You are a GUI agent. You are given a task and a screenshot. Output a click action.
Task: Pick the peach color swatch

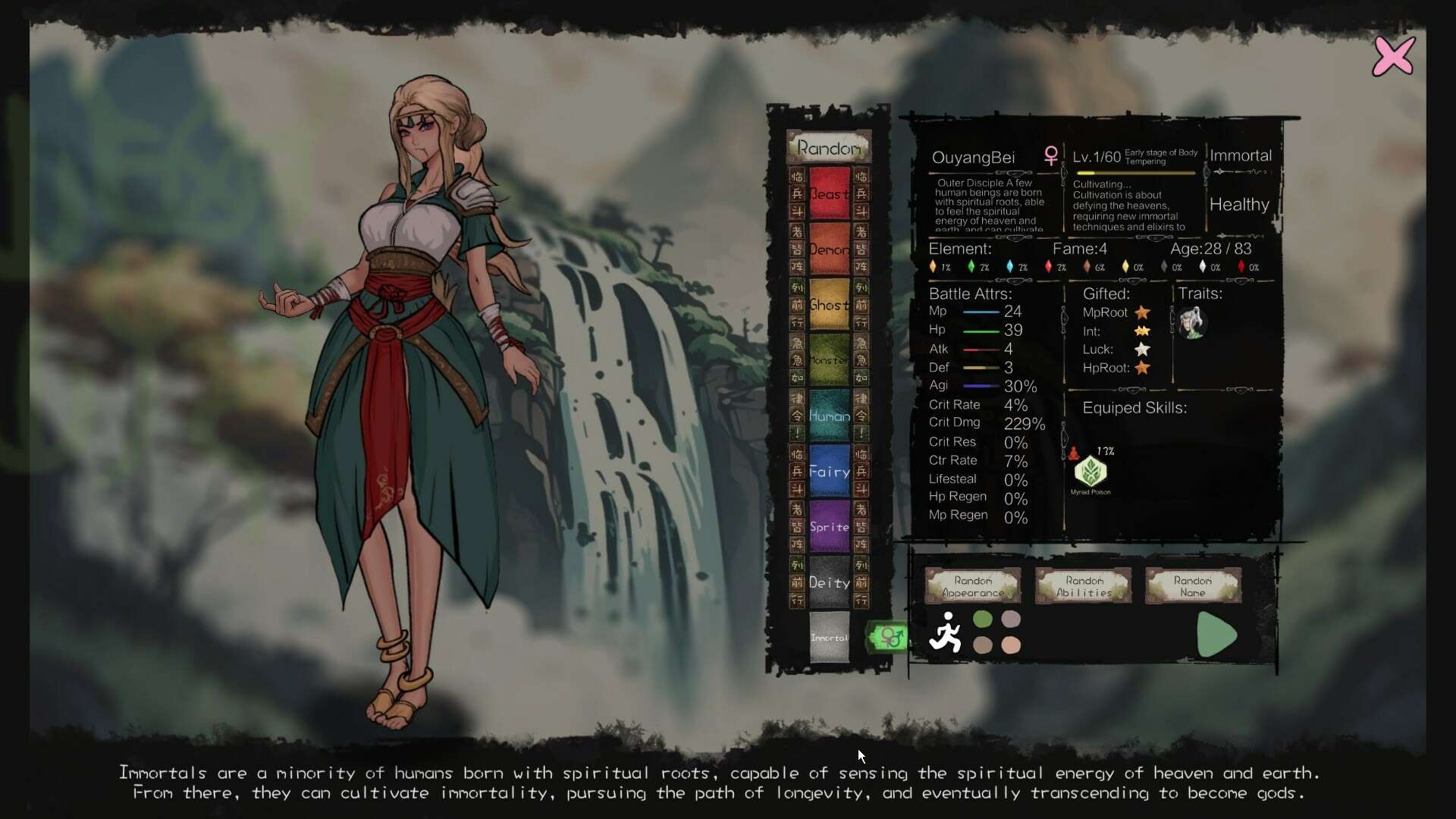pos(1011,645)
